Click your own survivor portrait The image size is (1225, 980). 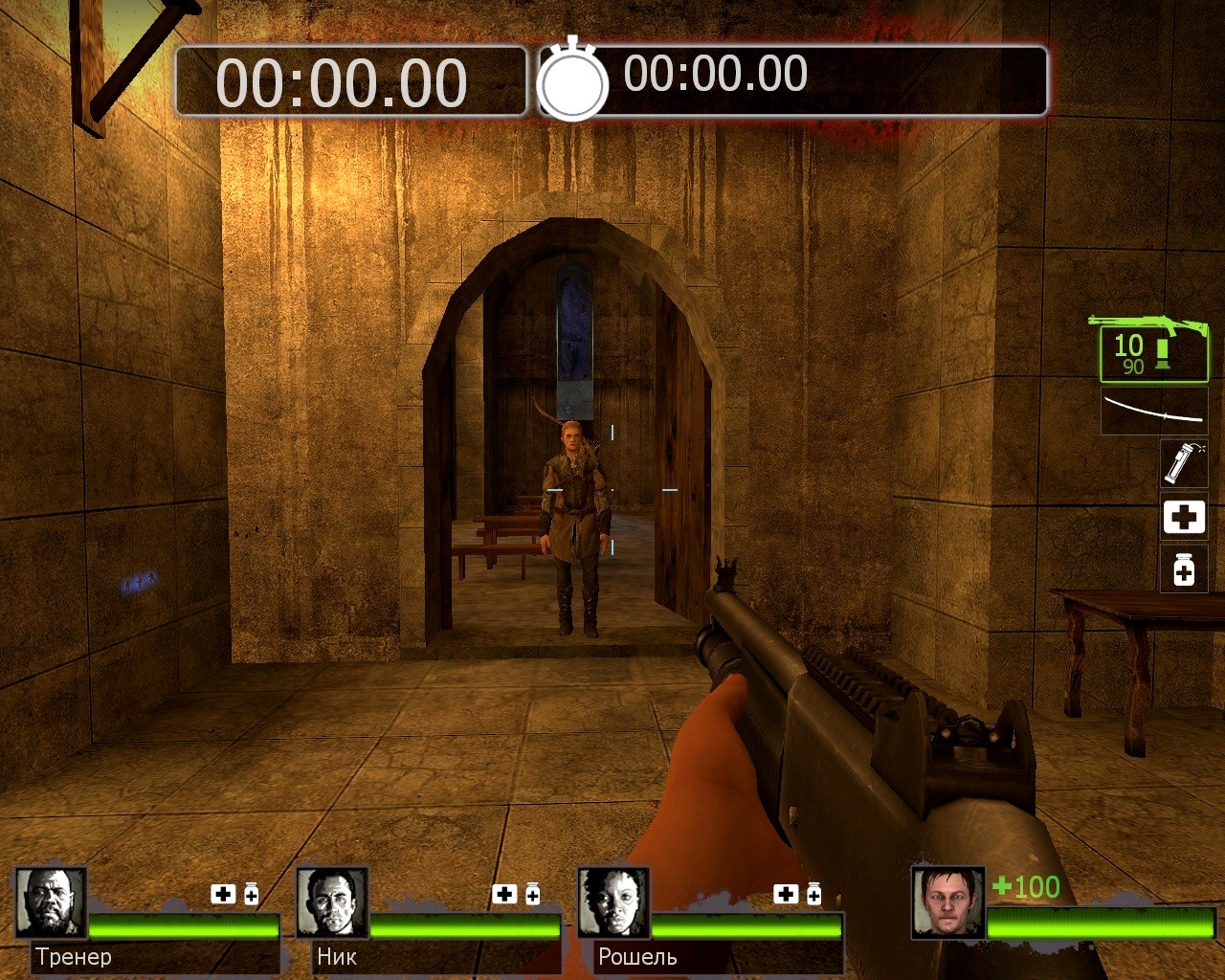click(947, 903)
